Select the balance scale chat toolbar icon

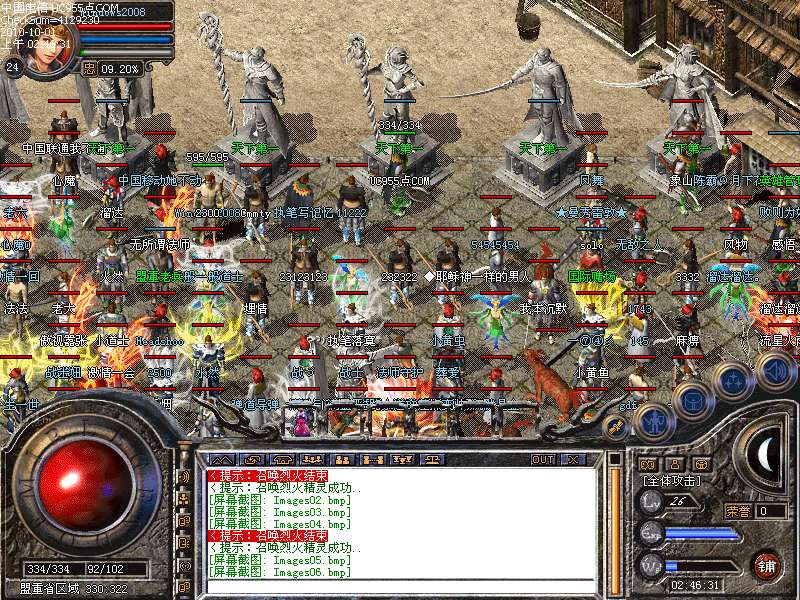[435, 460]
